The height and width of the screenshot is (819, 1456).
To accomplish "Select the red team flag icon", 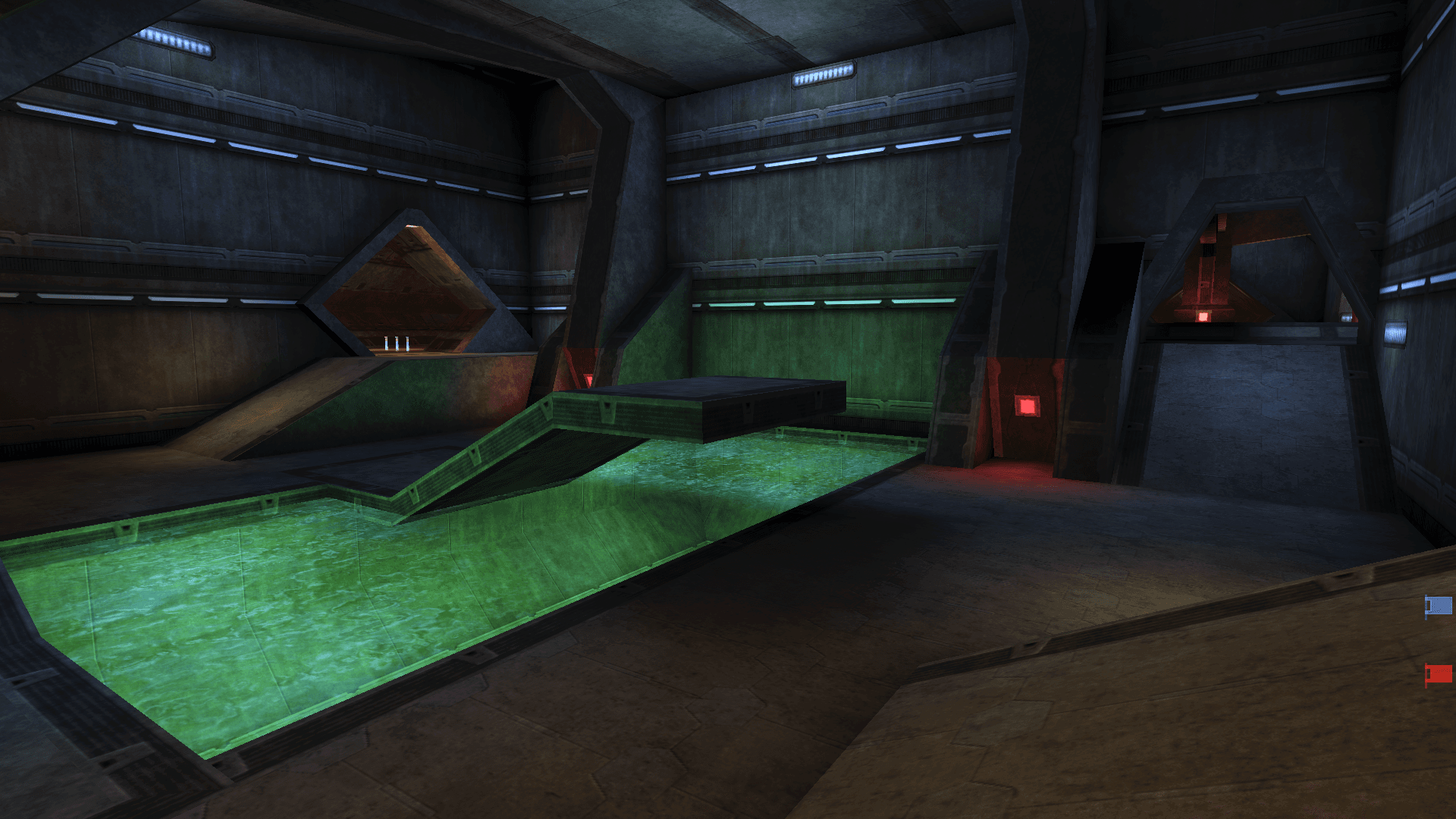I will (x=1439, y=673).
